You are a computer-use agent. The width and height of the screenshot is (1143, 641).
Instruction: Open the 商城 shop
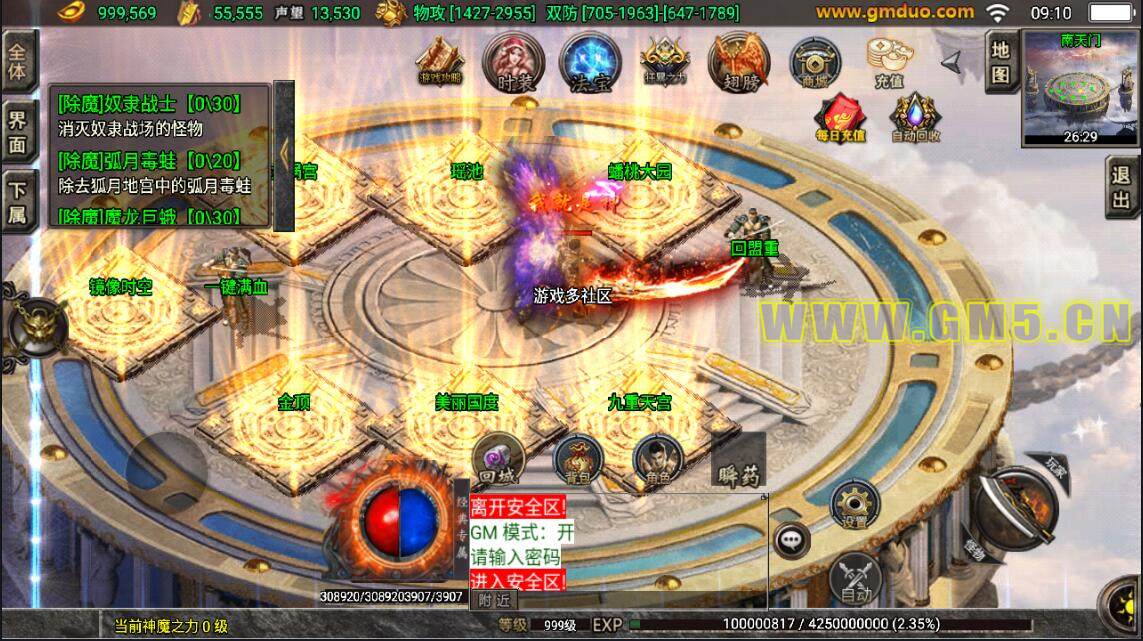pyautogui.click(x=814, y=62)
